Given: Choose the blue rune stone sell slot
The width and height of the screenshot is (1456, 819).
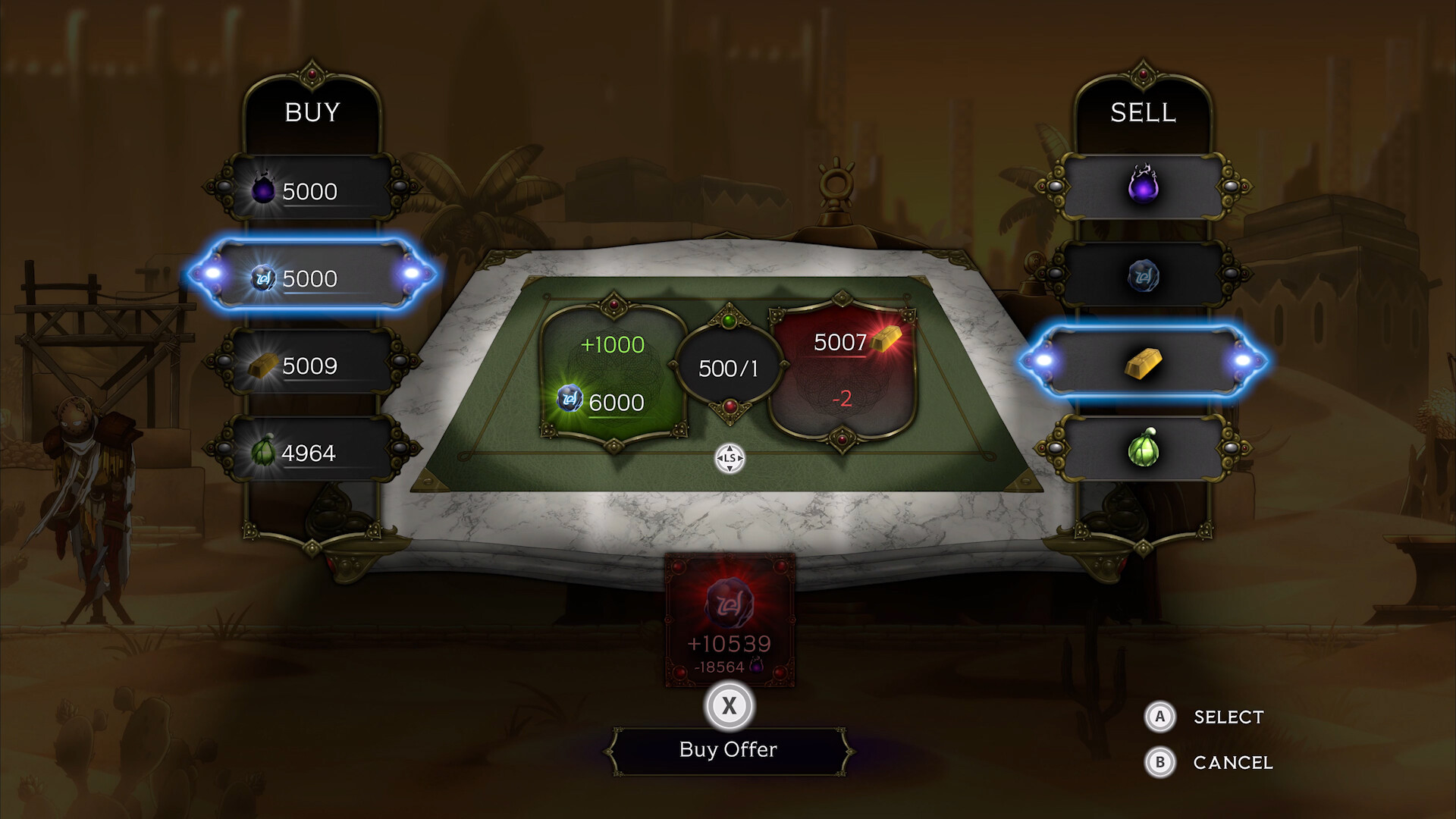Looking at the screenshot, I should [x=1143, y=275].
